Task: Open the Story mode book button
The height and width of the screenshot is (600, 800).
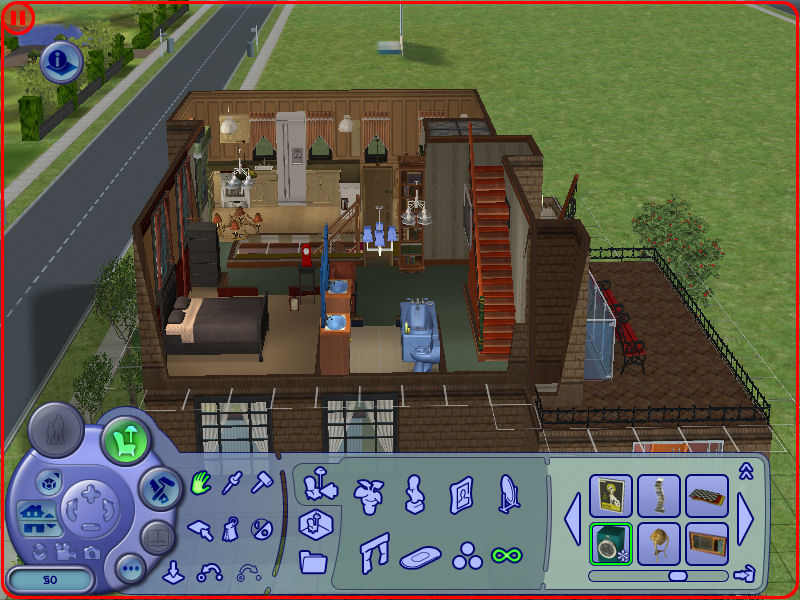Action: click(x=158, y=538)
